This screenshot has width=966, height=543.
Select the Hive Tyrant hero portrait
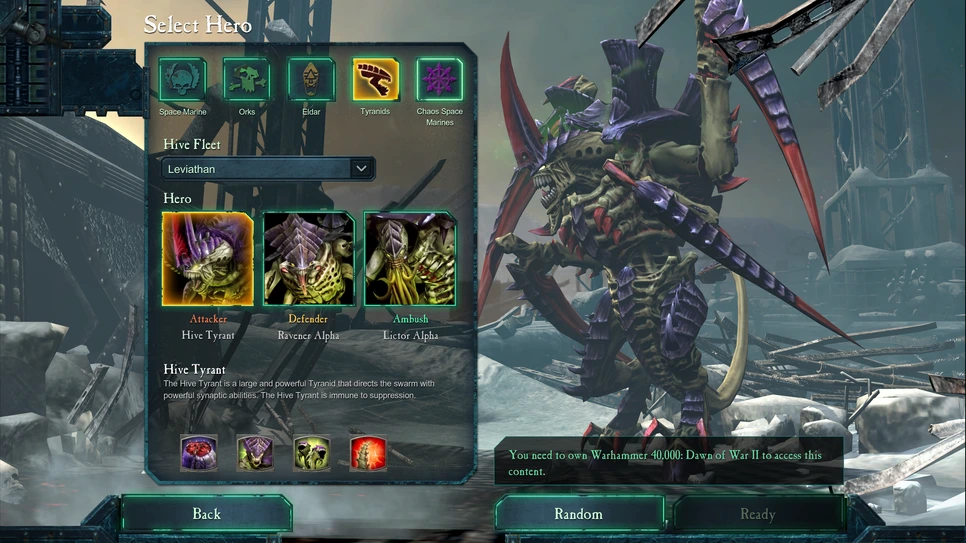[208, 258]
